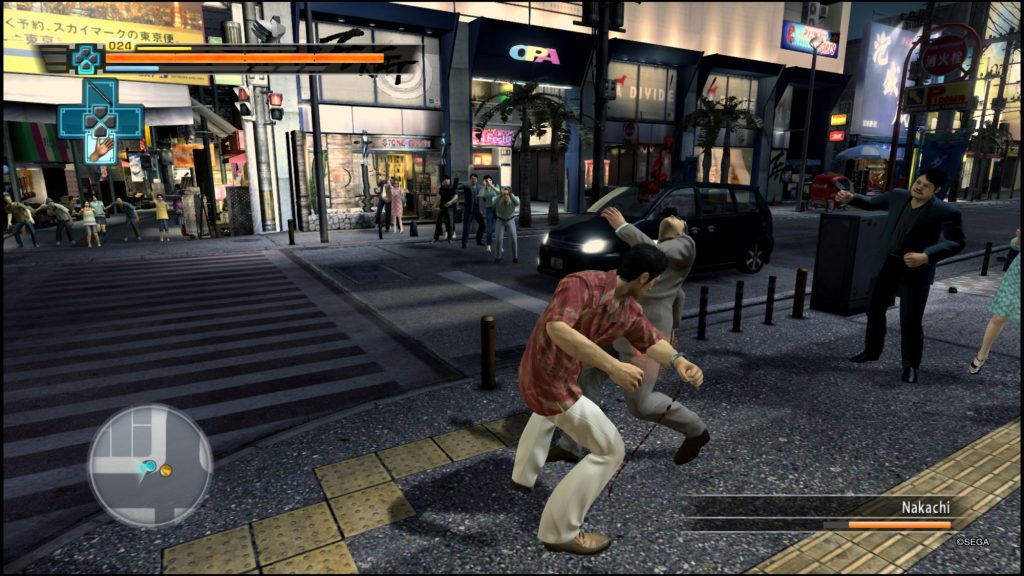Click the orange marker on the minimap
Viewport: 1024px width, 576px height.
click(166, 469)
